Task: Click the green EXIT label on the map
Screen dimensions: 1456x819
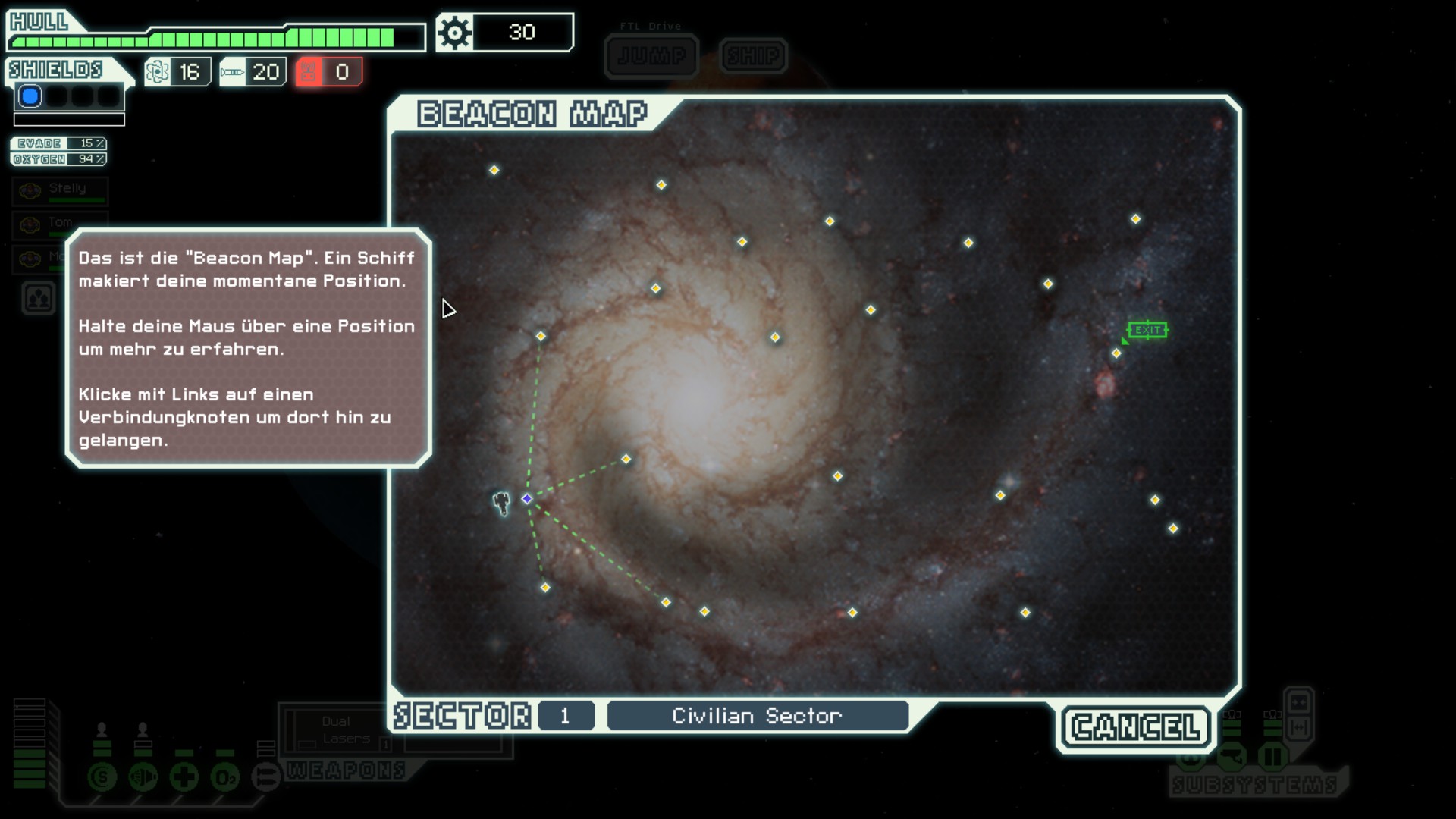Action: tap(1147, 330)
